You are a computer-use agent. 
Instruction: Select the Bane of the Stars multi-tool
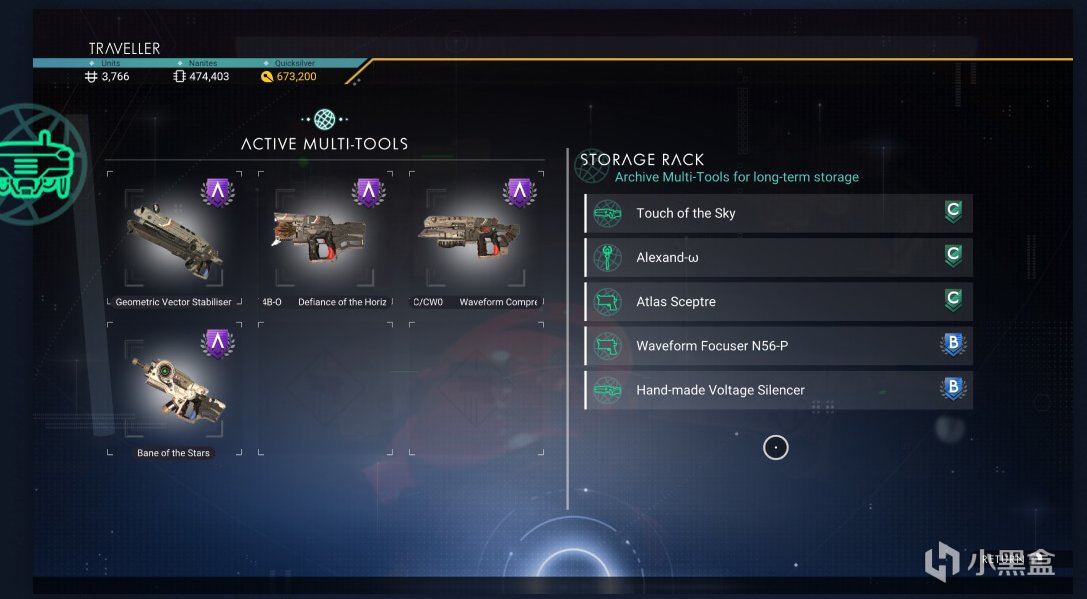click(x=174, y=392)
